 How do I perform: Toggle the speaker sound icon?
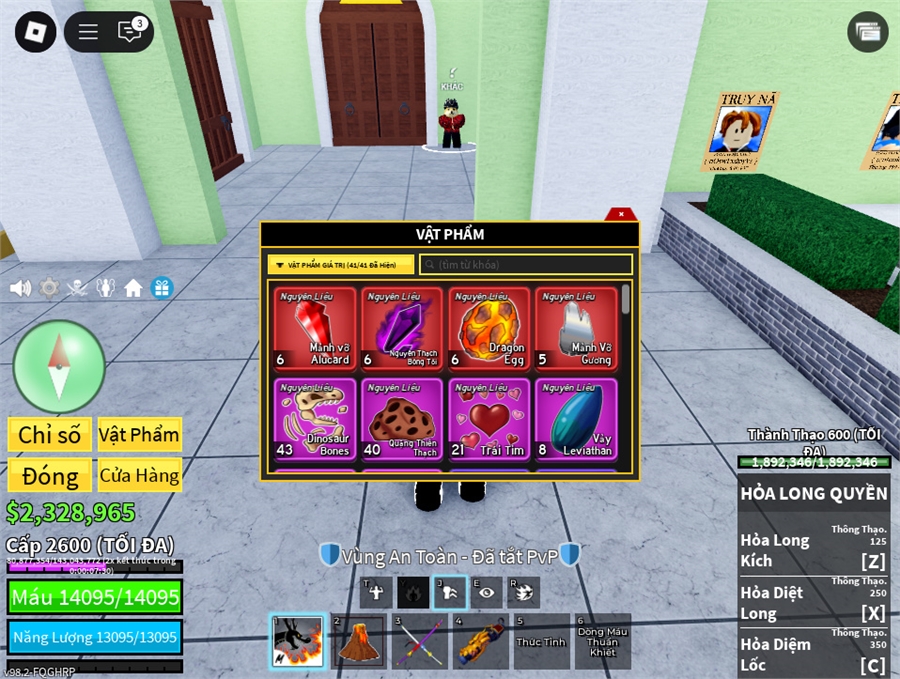pos(20,288)
